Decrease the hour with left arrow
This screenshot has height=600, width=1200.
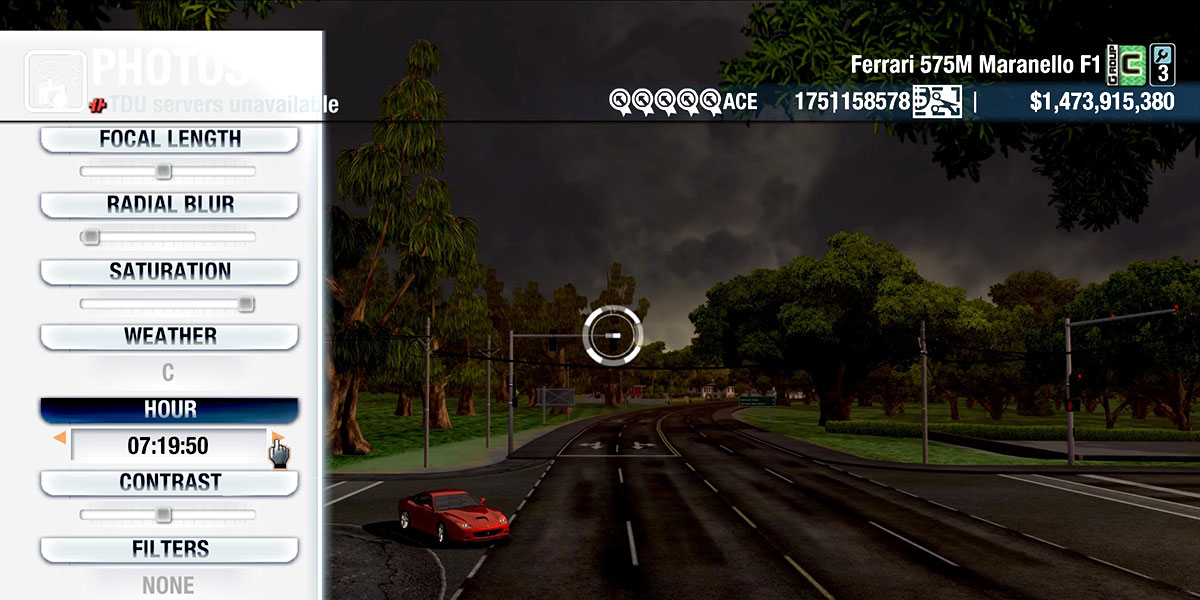point(60,438)
